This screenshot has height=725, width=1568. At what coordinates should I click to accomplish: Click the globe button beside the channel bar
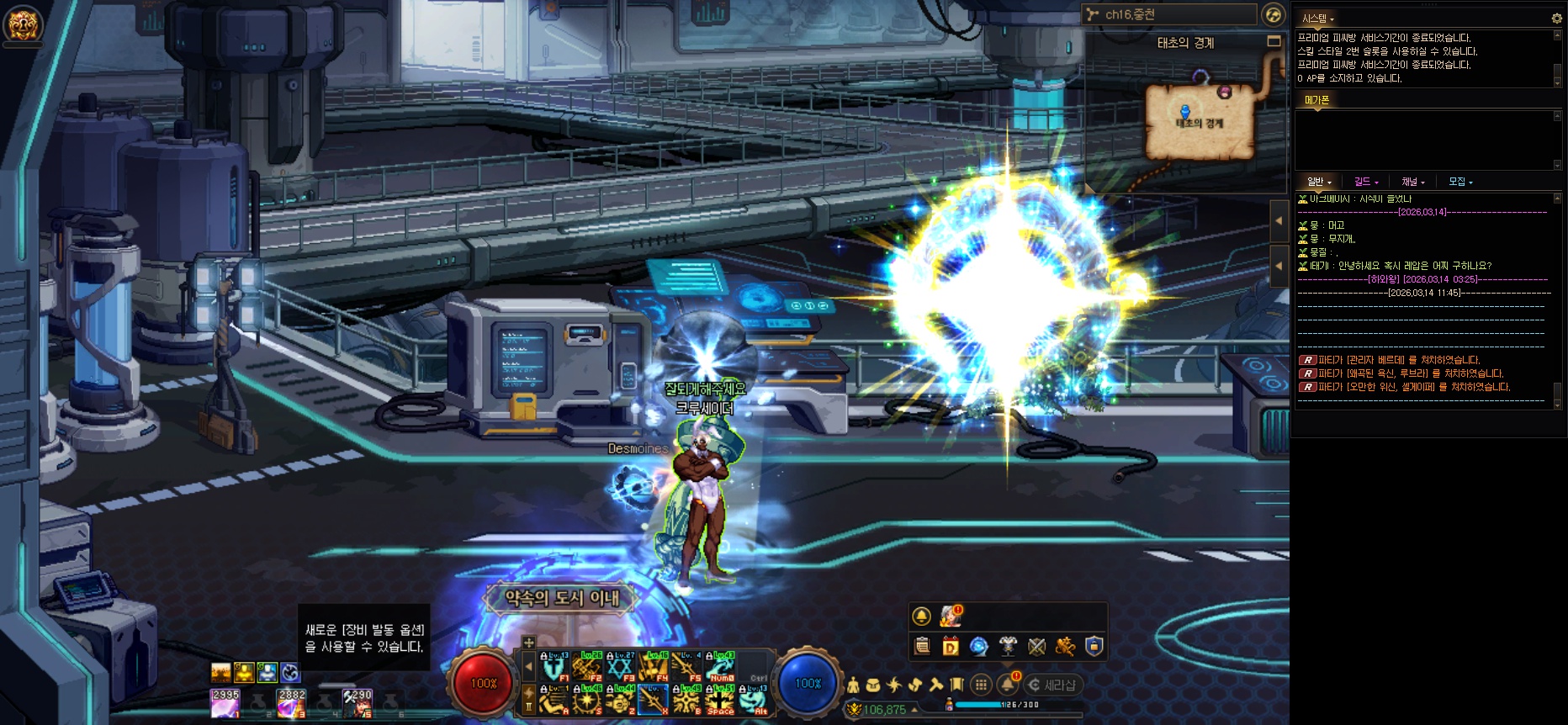tap(1274, 14)
